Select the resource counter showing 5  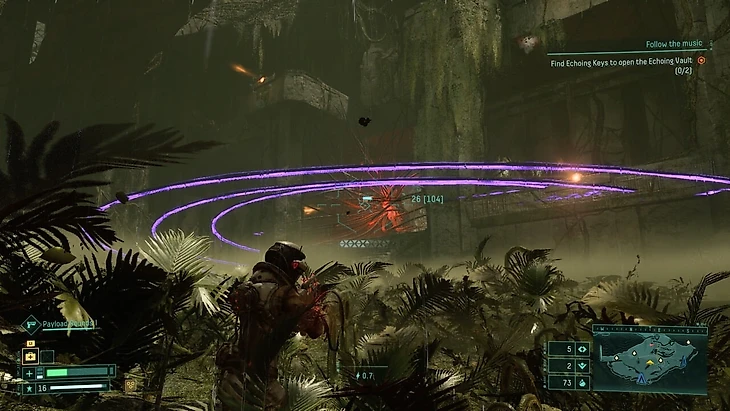point(568,349)
